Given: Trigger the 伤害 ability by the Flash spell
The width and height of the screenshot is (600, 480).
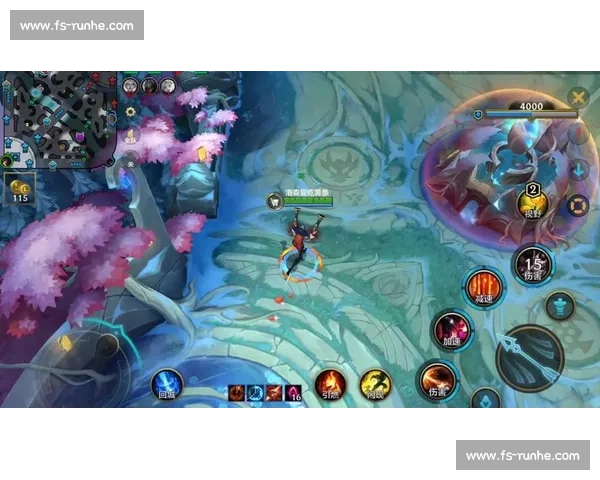Looking at the screenshot, I should point(437,380).
